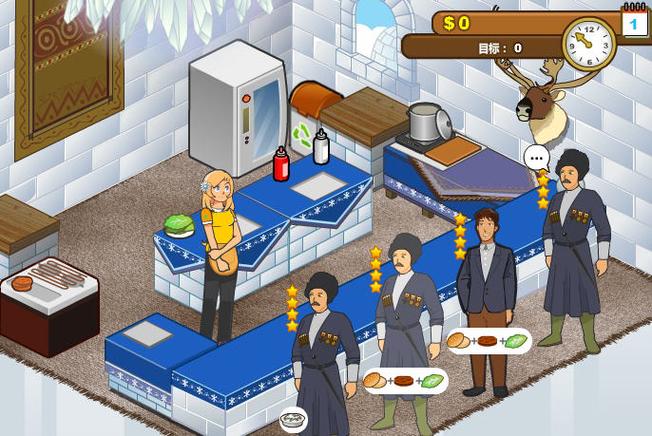
Task: Click the suited customer's burger order bubble
Action: (488, 341)
